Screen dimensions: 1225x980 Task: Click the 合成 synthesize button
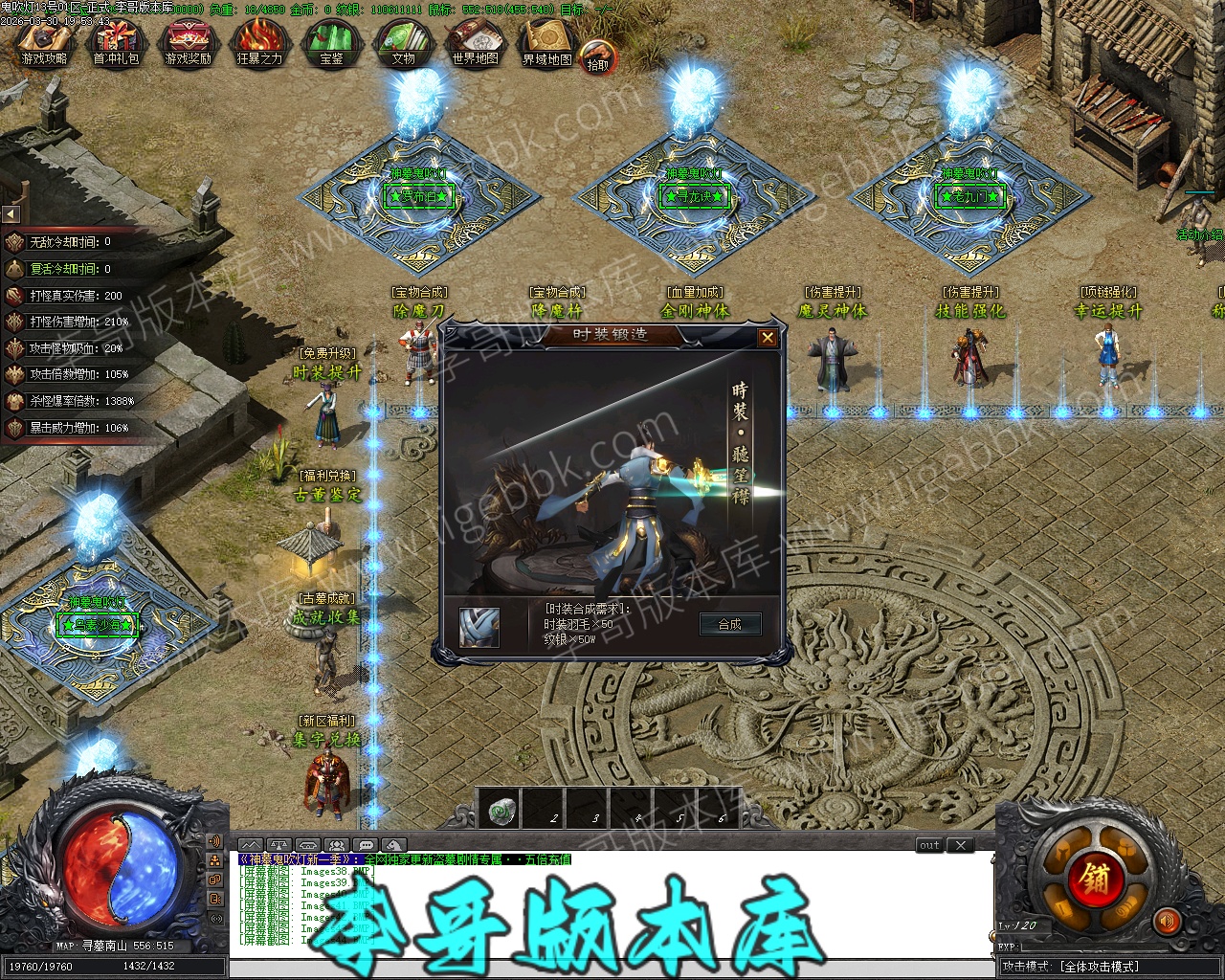point(729,624)
